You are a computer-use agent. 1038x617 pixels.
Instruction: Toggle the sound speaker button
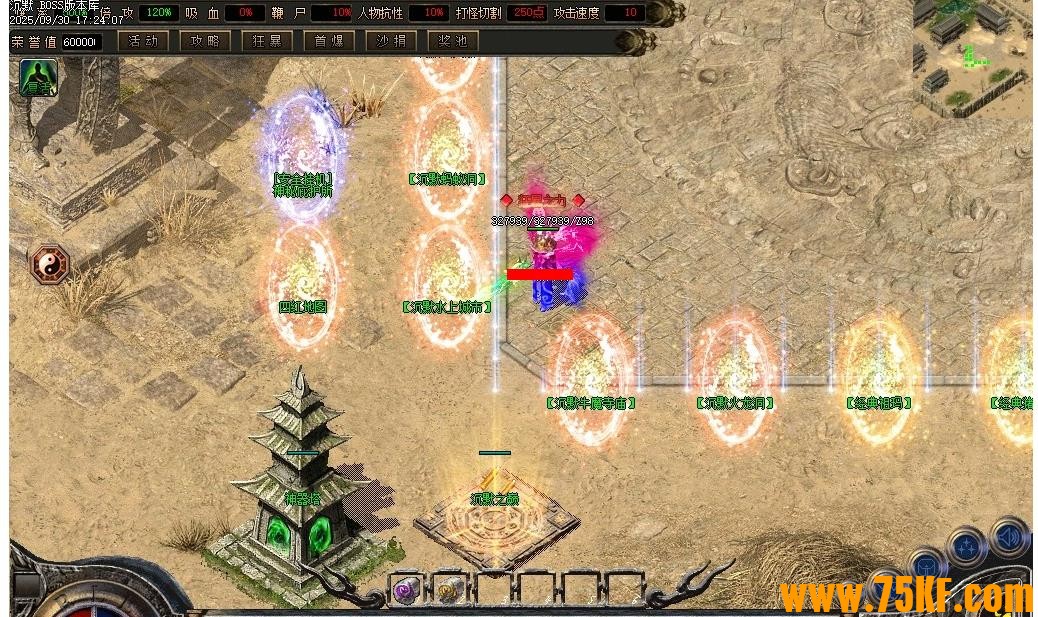point(1009,539)
